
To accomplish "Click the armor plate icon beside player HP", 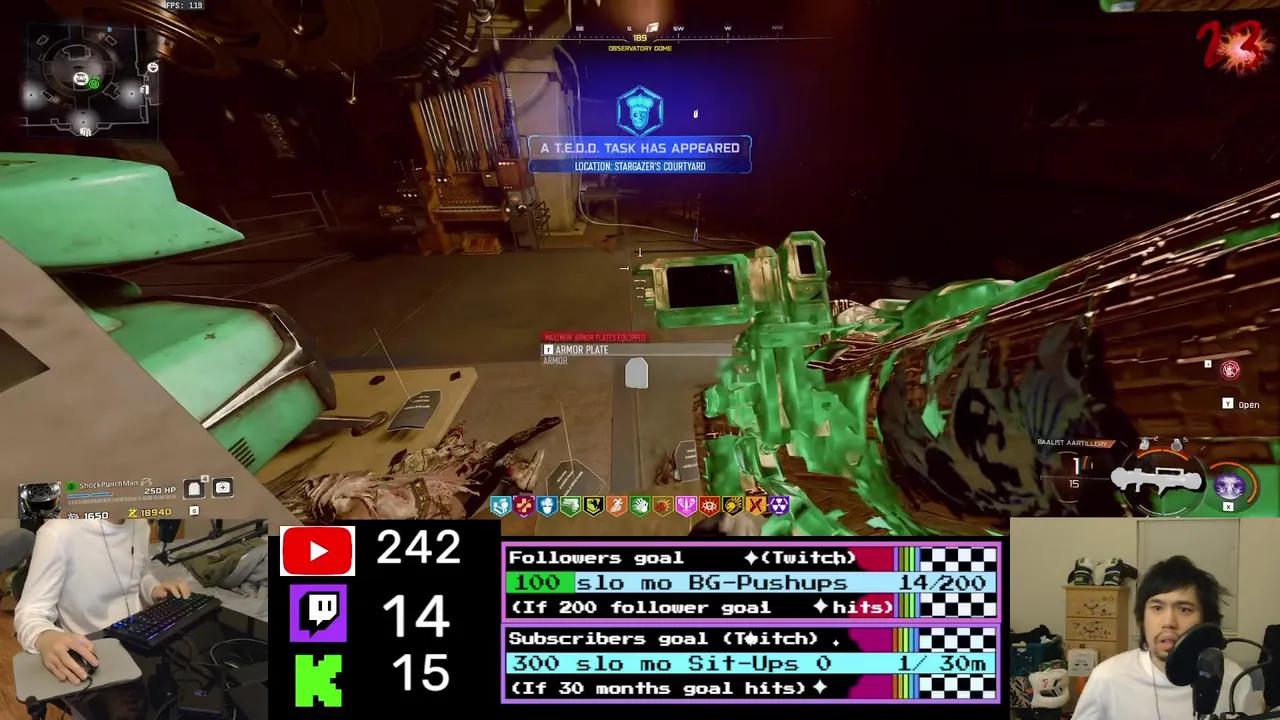I will [193, 488].
